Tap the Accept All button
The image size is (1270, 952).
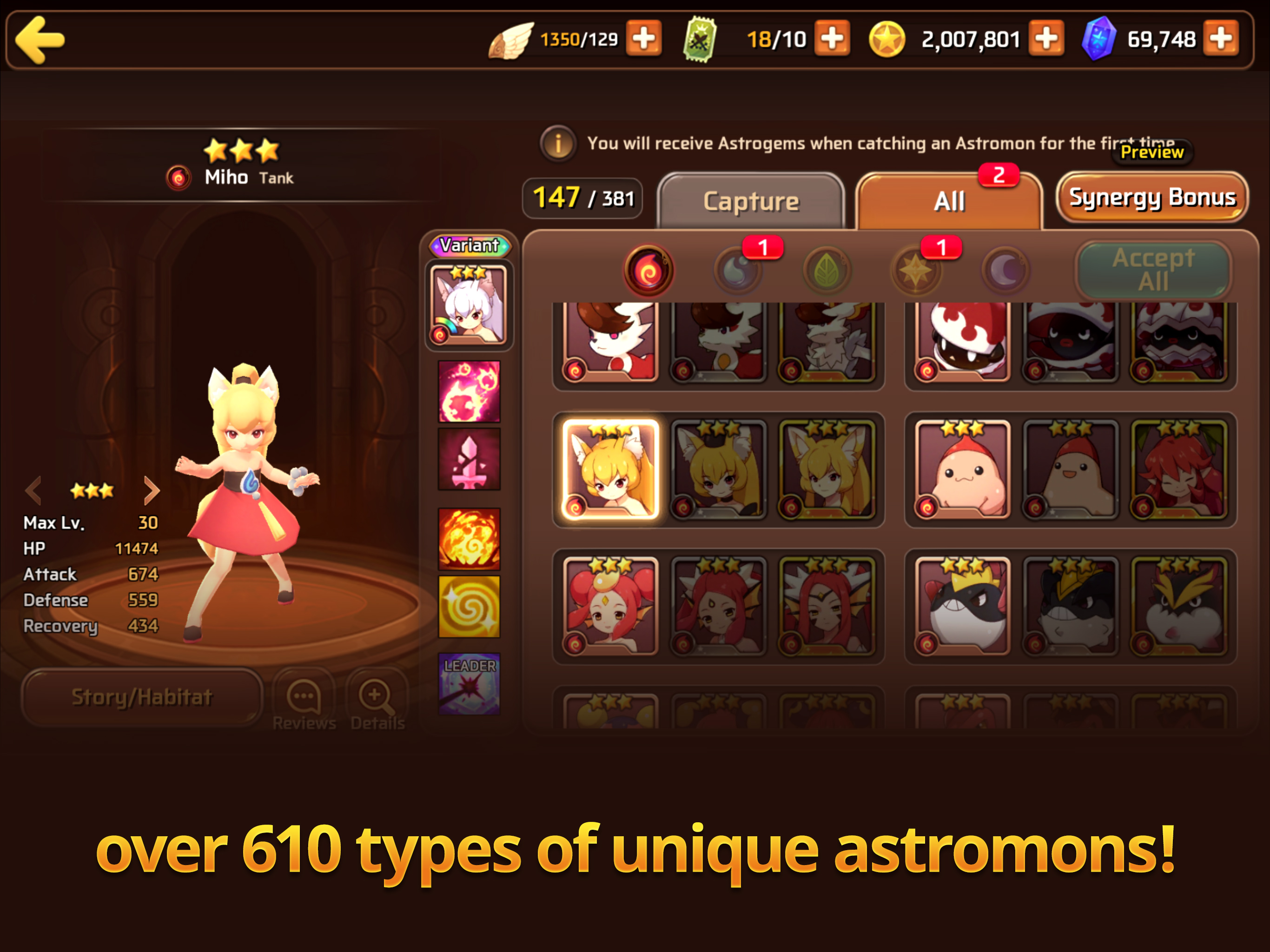click(x=1153, y=270)
